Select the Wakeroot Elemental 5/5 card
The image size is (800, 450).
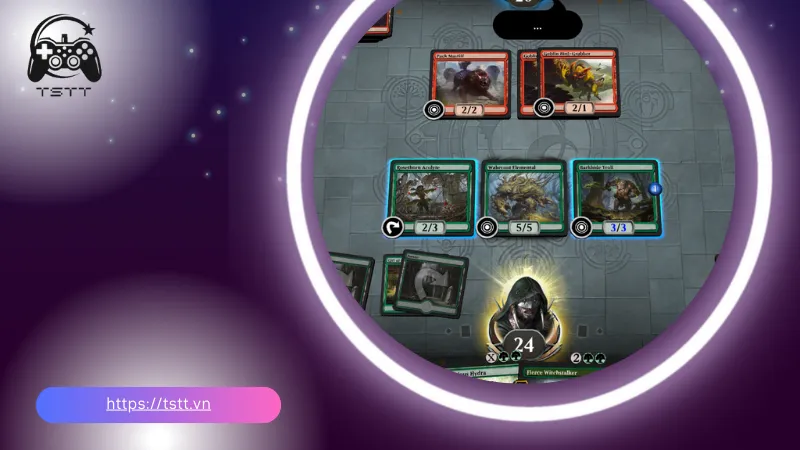tap(522, 198)
